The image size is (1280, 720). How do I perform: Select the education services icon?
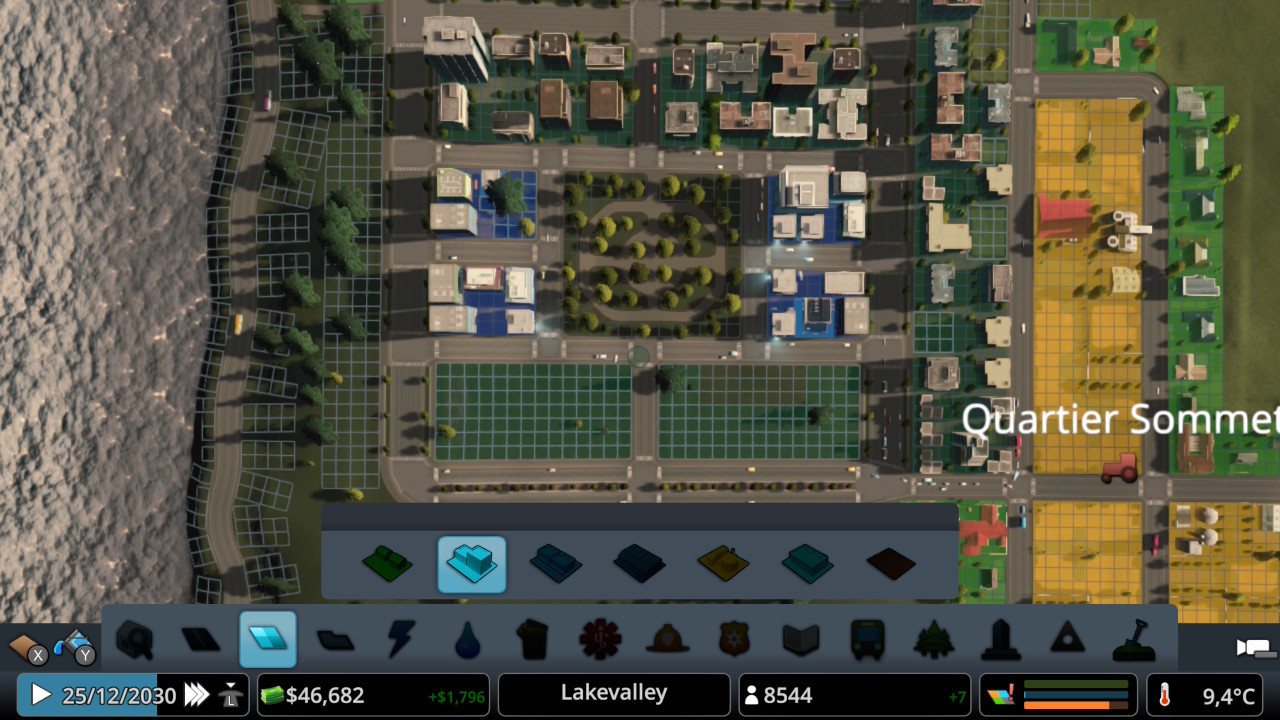pyautogui.click(x=801, y=640)
